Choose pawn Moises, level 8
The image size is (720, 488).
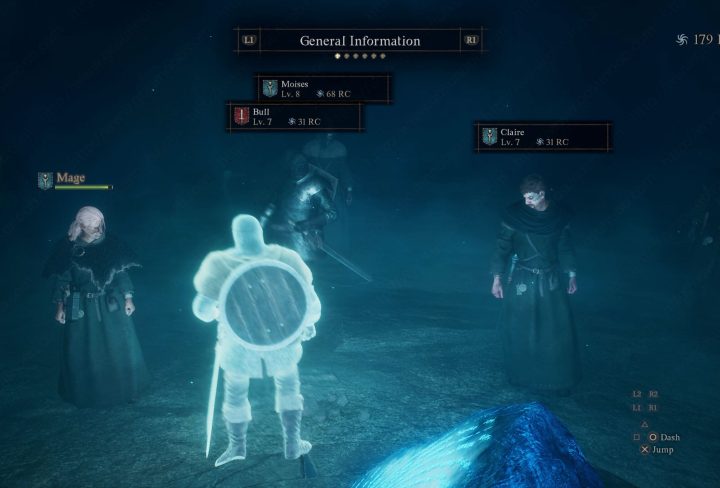(320, 88)
